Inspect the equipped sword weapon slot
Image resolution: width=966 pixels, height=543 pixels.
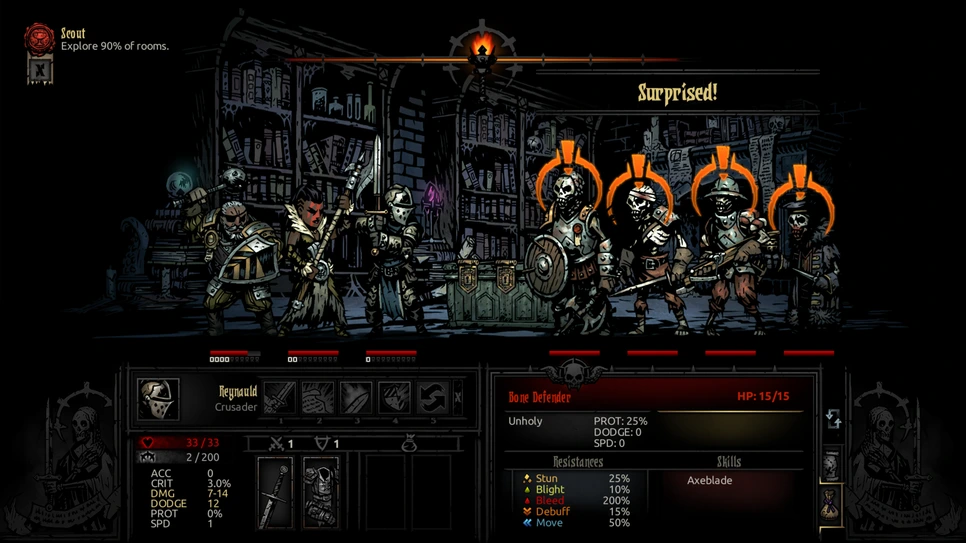point(275,492)
